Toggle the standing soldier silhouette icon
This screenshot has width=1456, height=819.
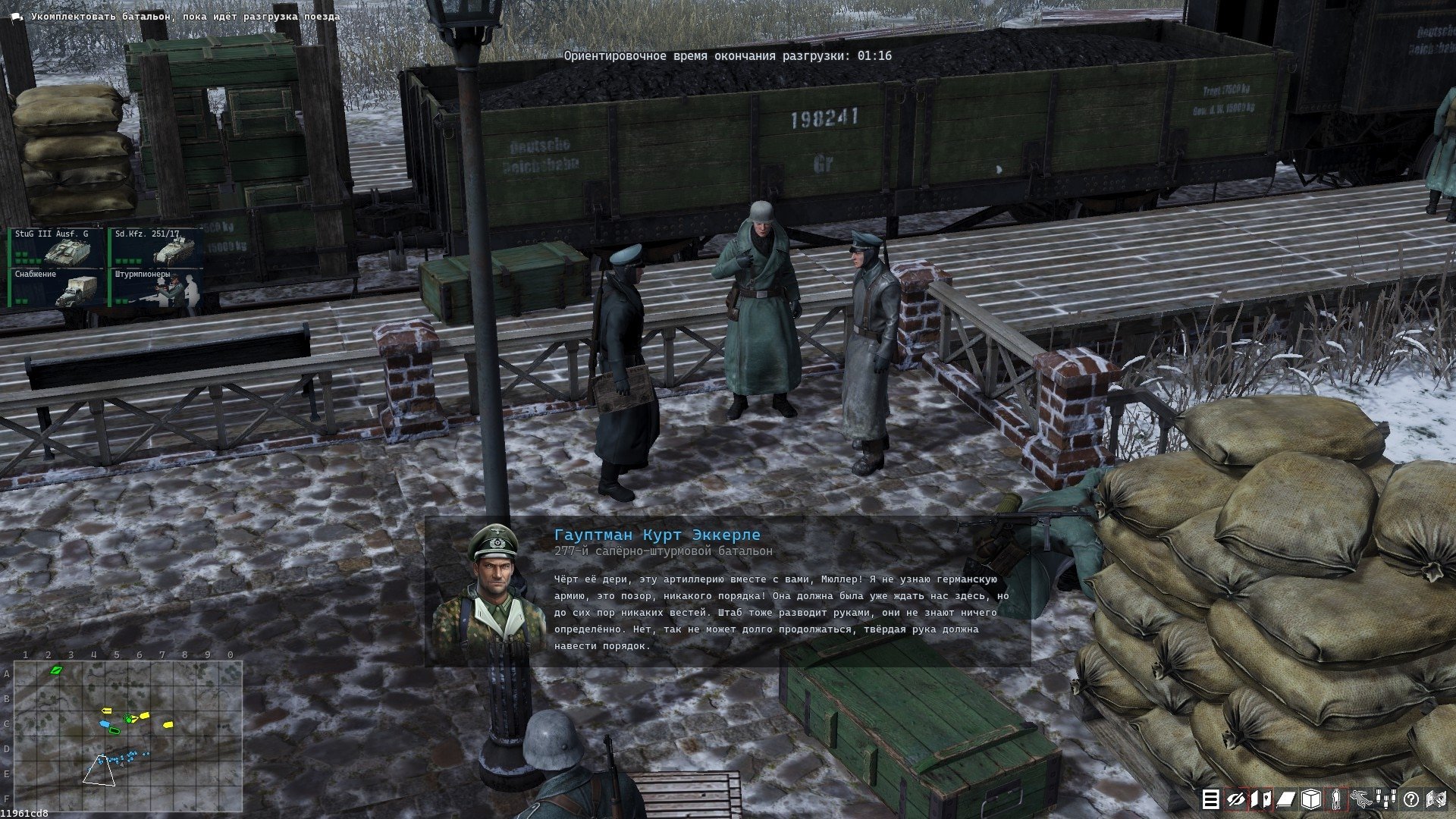1336,799
